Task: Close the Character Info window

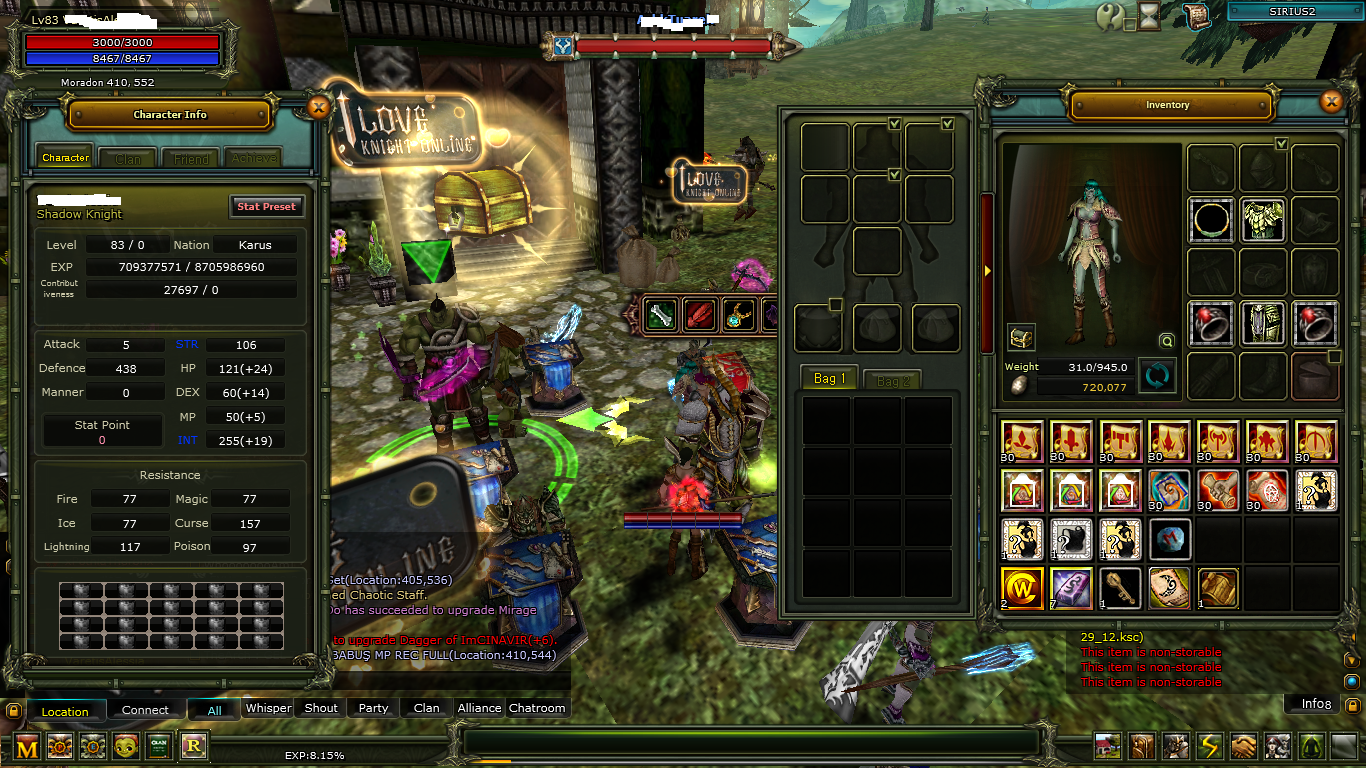Action: pyautogui.click(x=318, y=108)
